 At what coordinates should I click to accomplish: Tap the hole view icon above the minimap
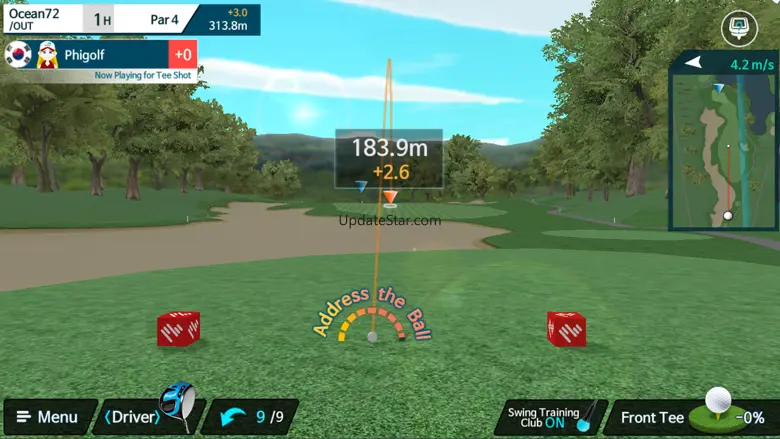[x=739, y=28]
